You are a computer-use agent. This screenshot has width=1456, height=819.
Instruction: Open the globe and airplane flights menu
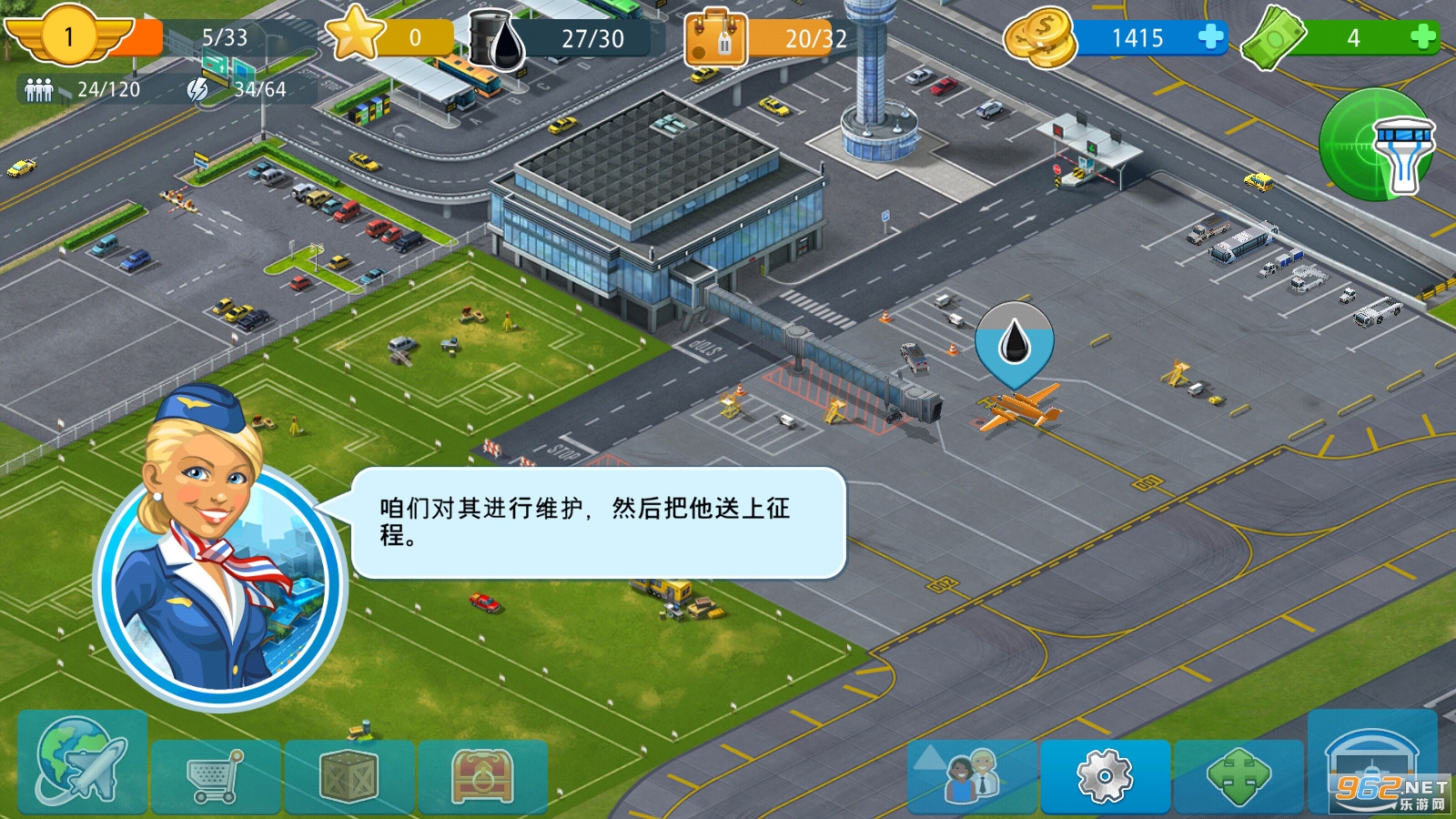pyautogui.click(x=81, y=763)
